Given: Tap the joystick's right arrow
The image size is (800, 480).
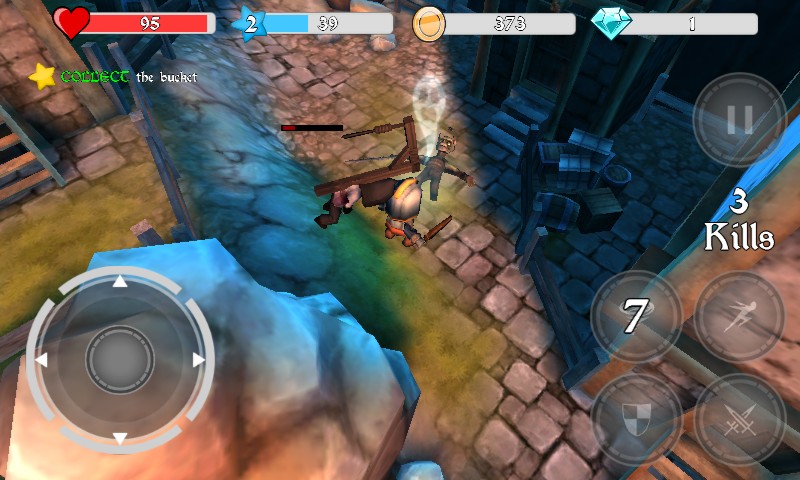Looking at the screenshot, I should coord(198,360).
